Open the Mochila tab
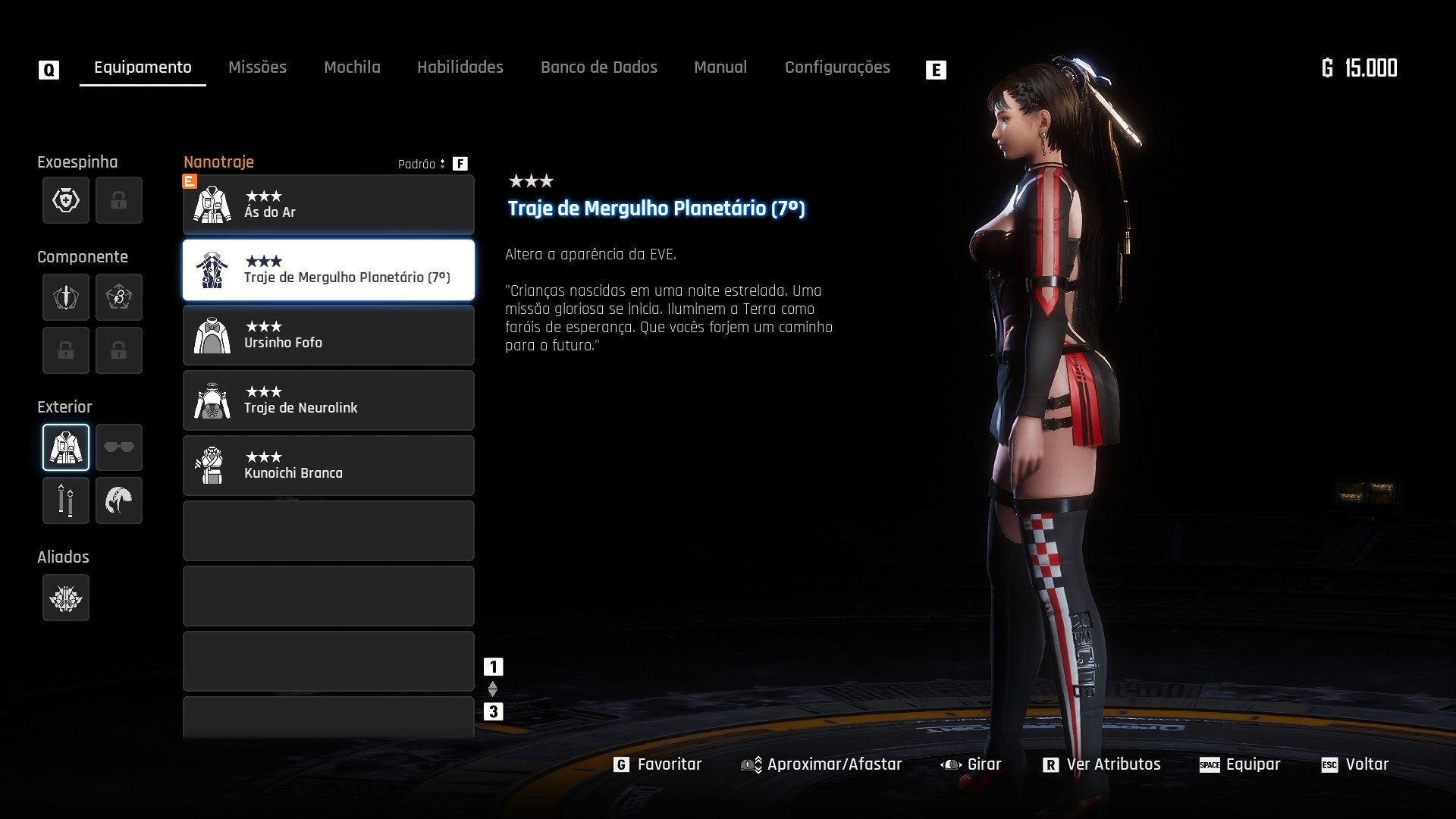 [x=352, y=67]
